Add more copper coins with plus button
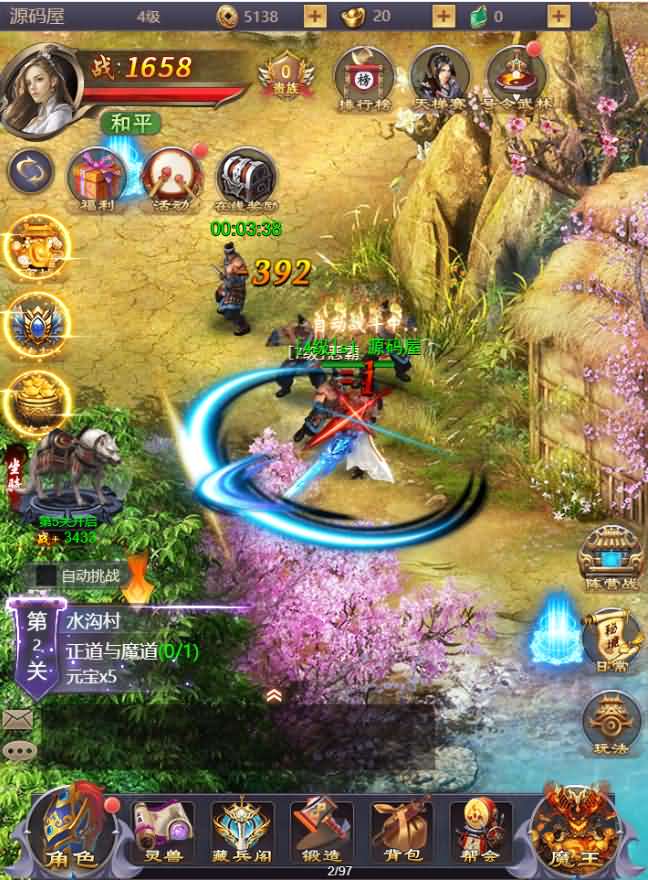Screen dimensions: 648x880 tap(314, 16)
